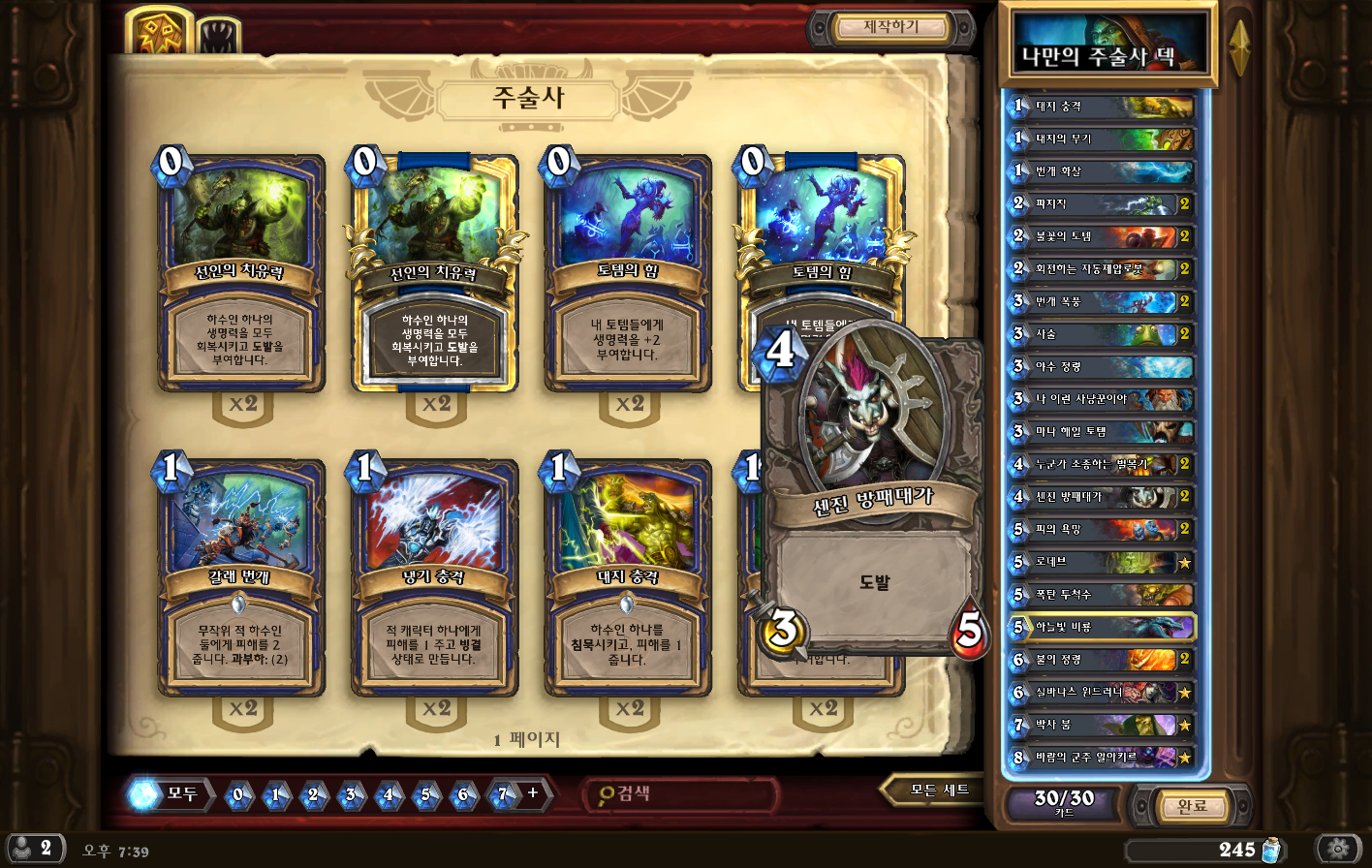Viewport: 1372px width, 868px height.
Task: Open the settings gear menu
Action: tap(1338, 850)
